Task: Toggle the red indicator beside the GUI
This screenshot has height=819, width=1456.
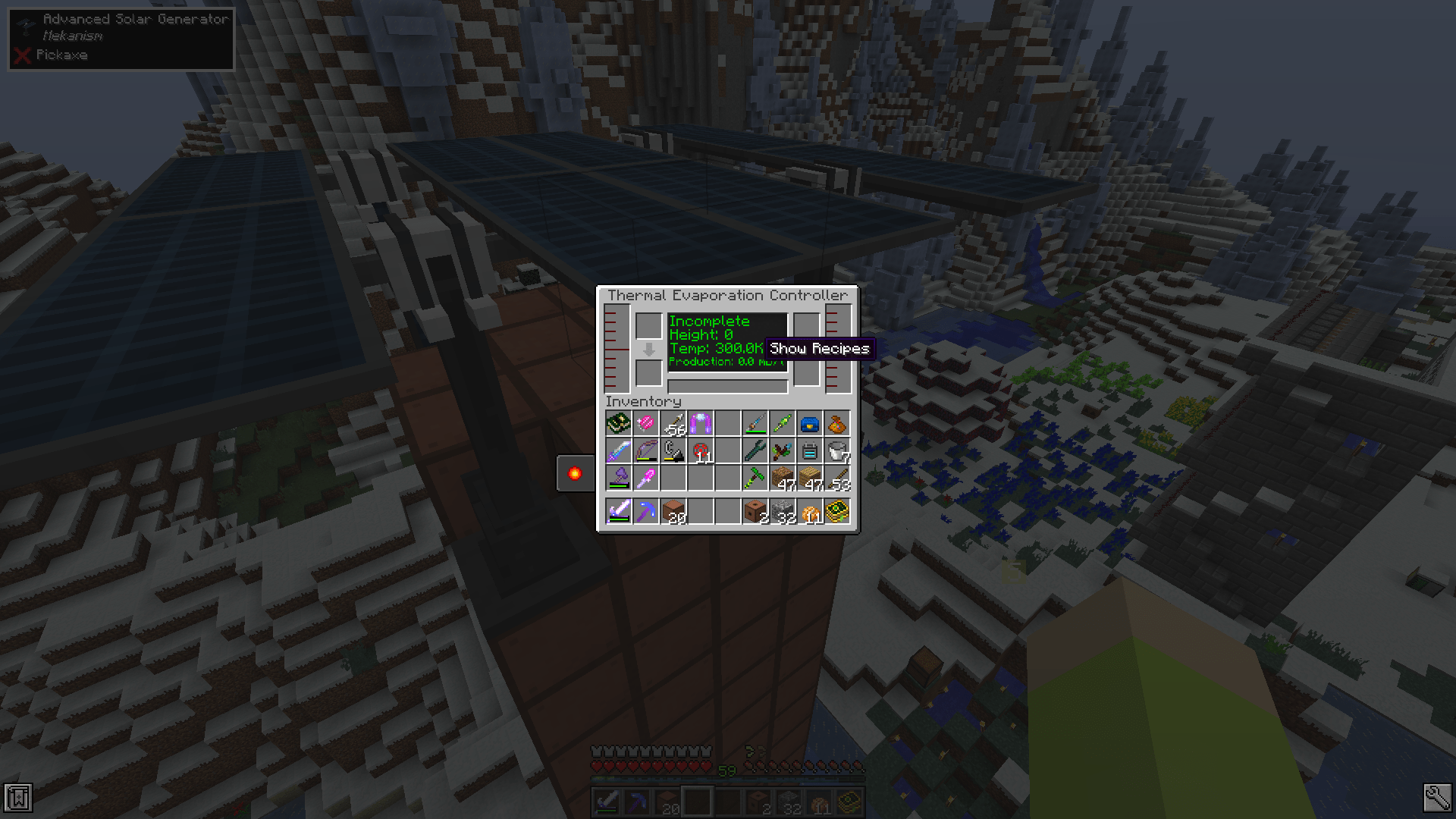Action: 574,473
